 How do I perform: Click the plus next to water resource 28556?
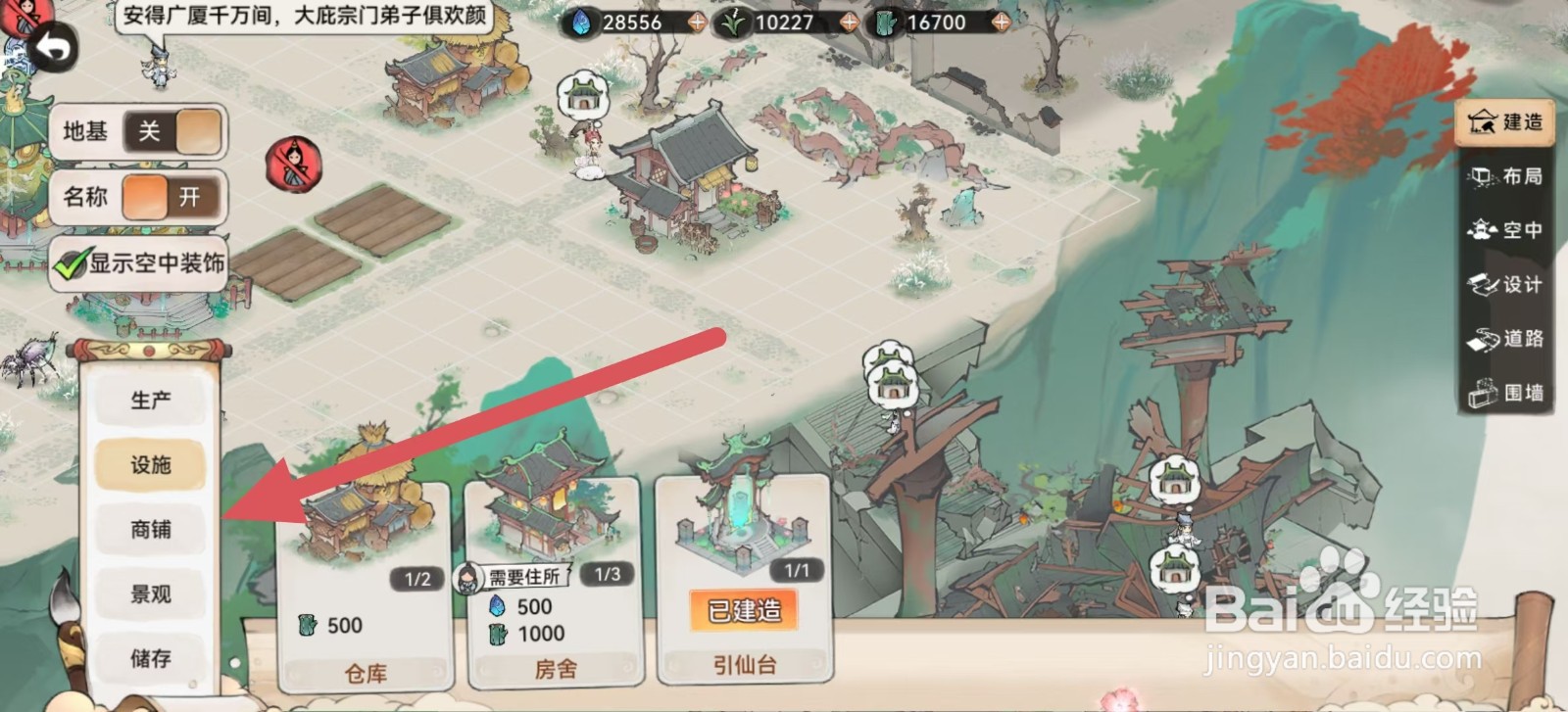click(696, 20)
